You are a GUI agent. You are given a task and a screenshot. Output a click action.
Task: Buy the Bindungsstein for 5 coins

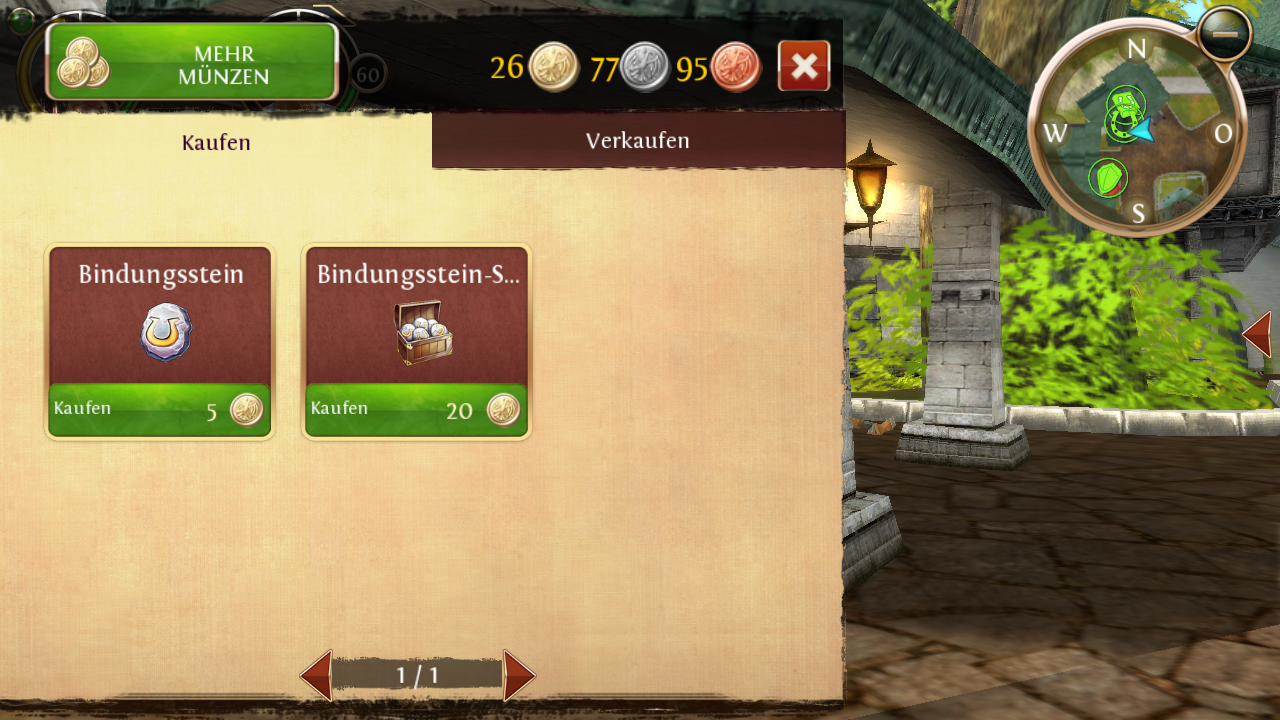click(x=160, y=410)
